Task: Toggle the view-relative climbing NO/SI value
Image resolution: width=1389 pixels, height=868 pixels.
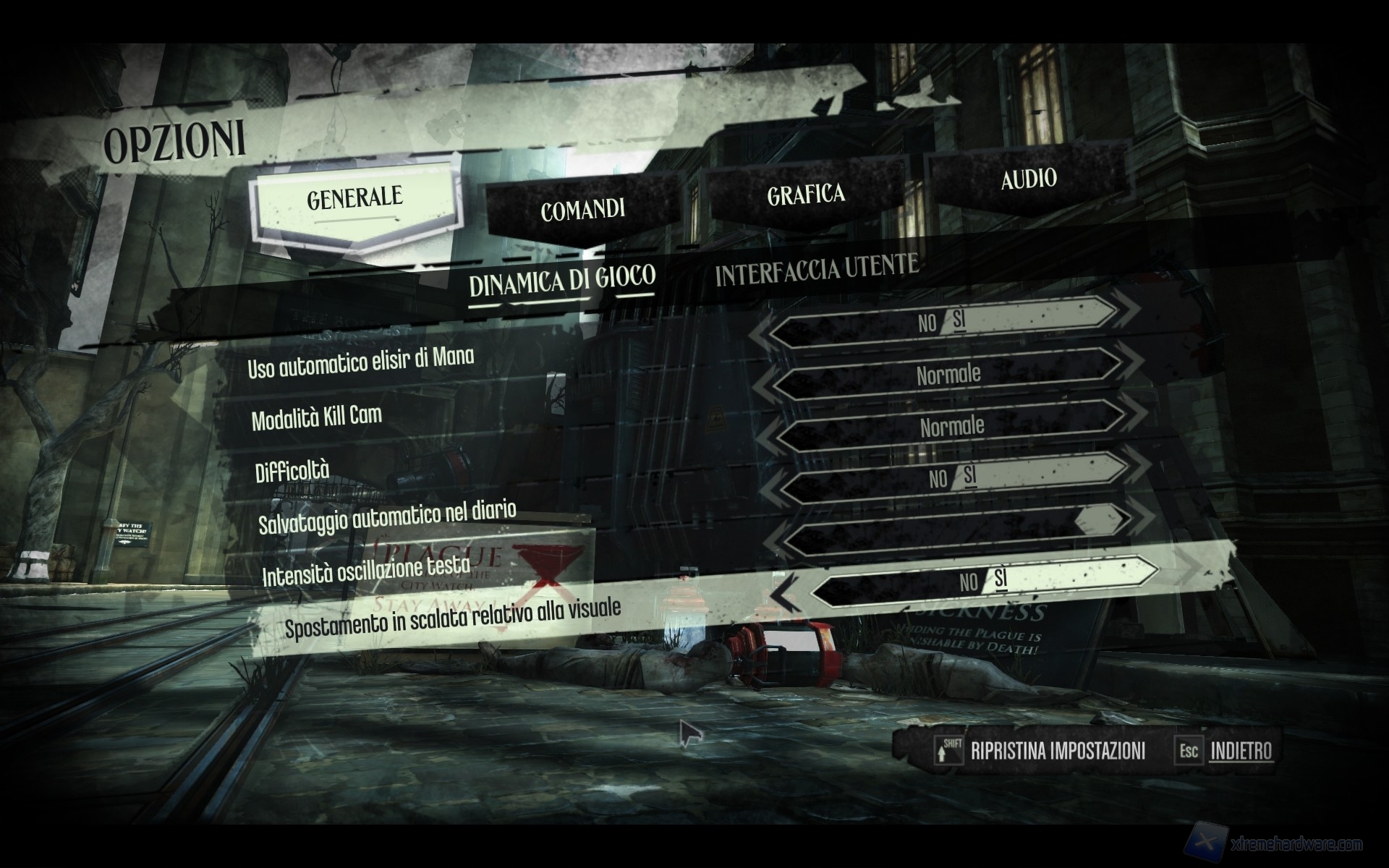Action: pyautogui.click(x=983, y=580)
